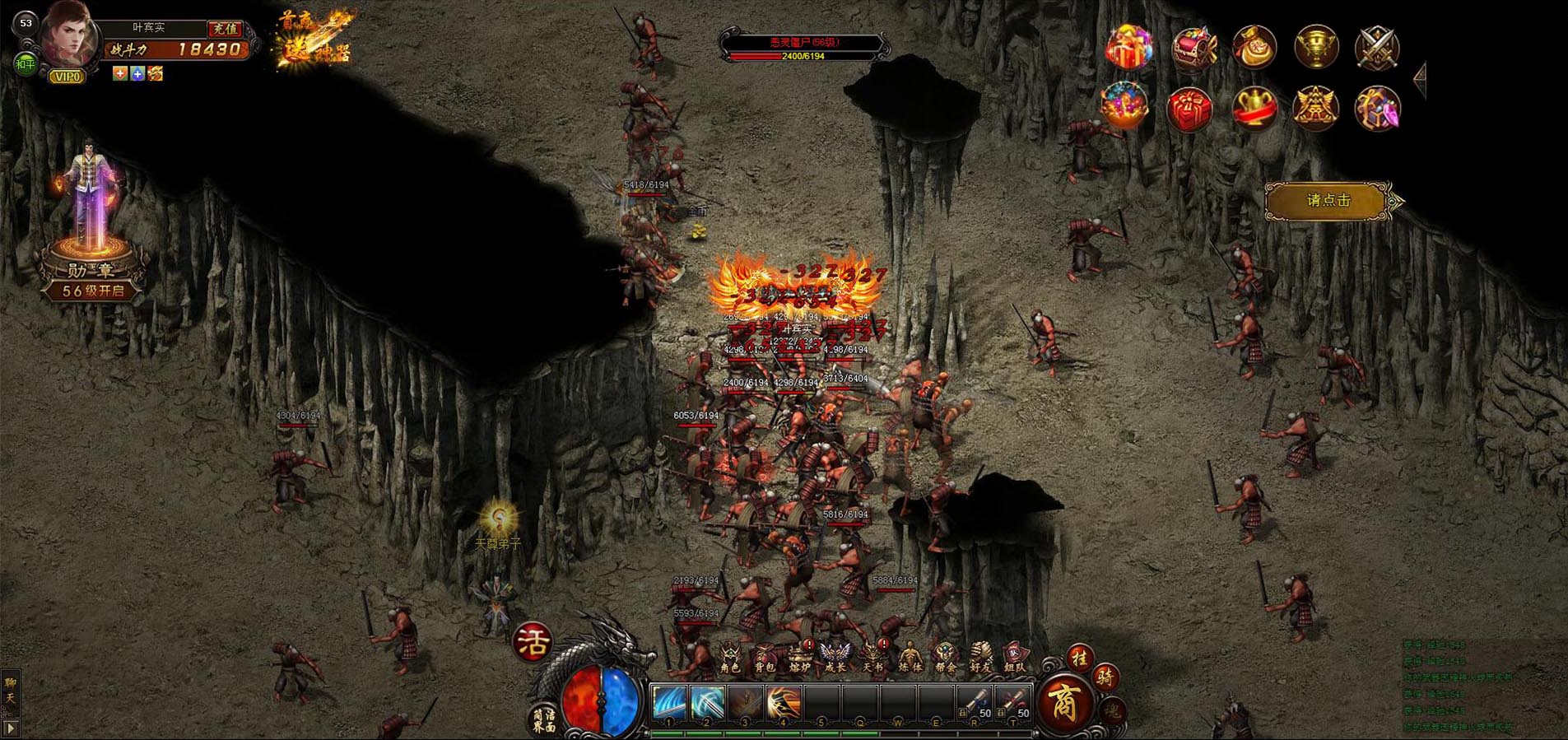Click the 请点击 prompt button
Screen dimensions: 1568x740
(x=1328, y=201)
